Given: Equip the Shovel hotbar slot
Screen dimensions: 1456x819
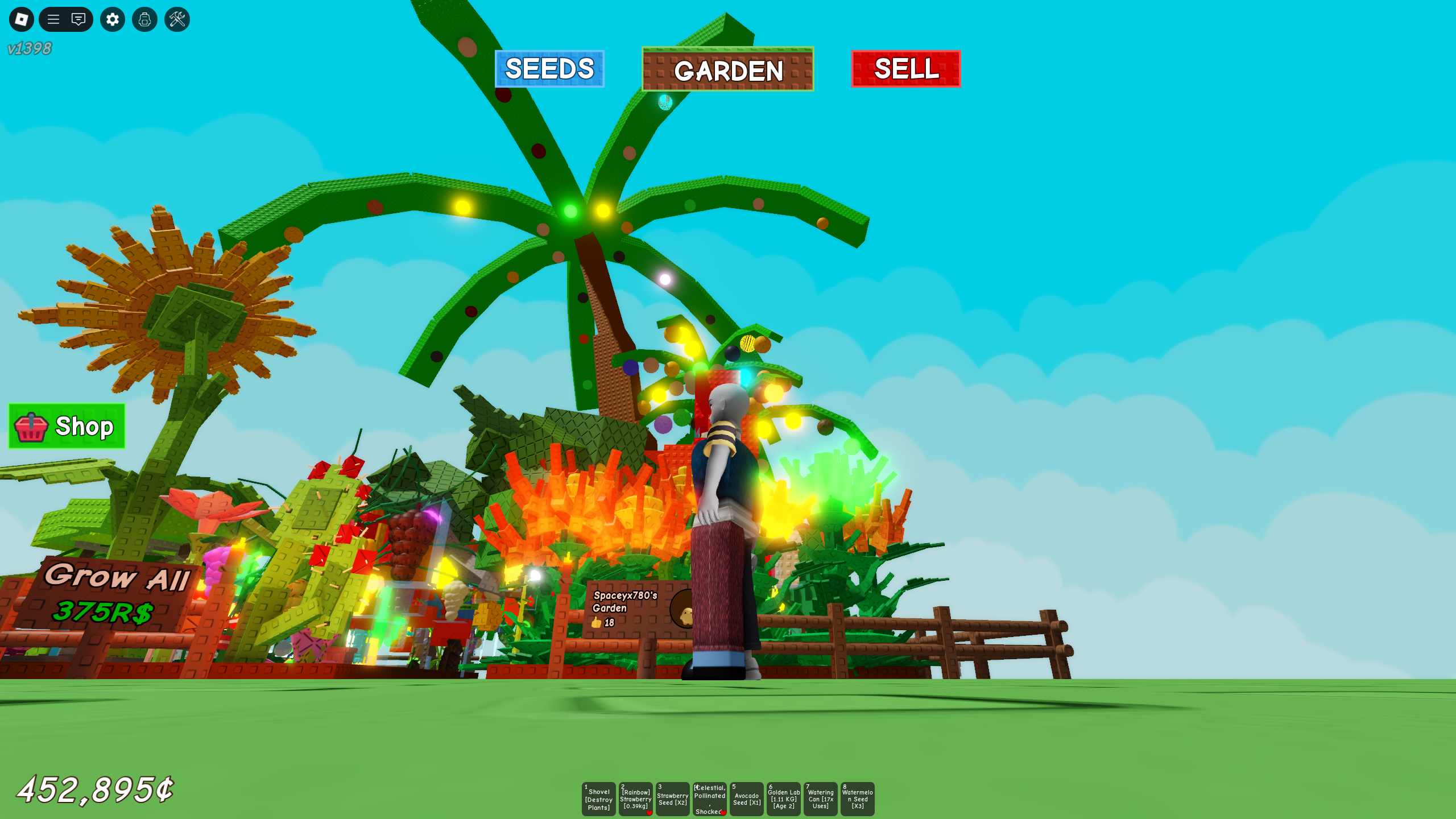Looking at the screenshot, I should coord(598,799).
